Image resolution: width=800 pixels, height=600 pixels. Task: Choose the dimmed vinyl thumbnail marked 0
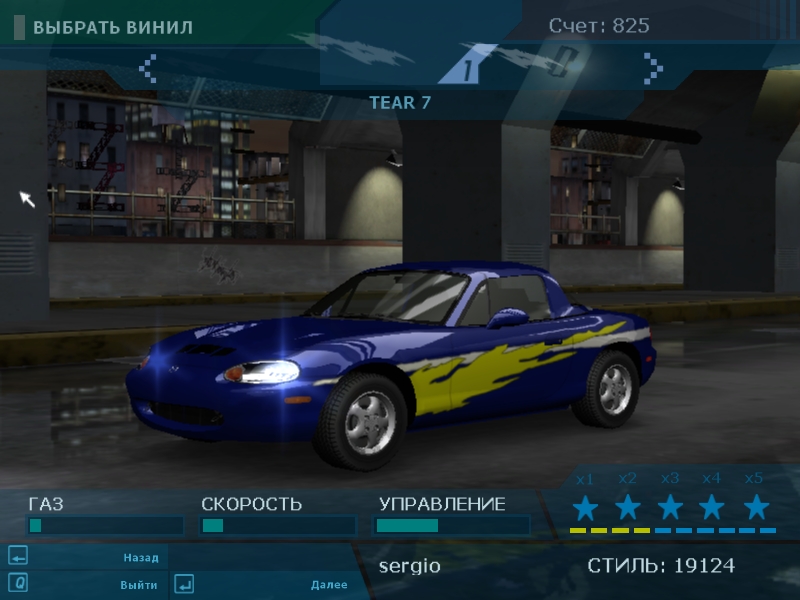pyautogui.click(x=561, y=64)
